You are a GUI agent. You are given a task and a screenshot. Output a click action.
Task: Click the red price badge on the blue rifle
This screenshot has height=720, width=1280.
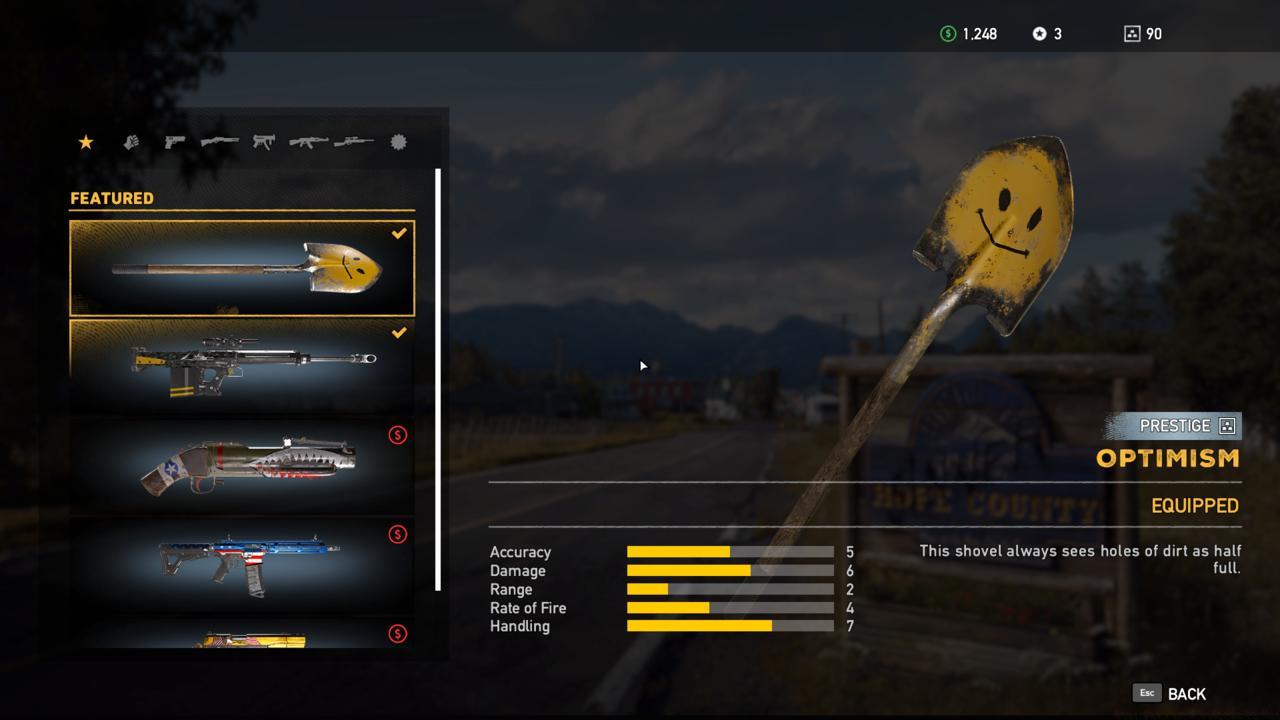click(x=398, y=534)
